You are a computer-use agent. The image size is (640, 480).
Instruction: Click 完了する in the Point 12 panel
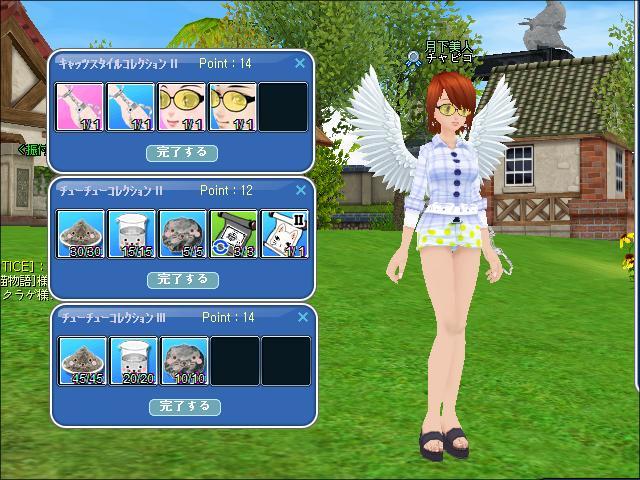point(183,280)
